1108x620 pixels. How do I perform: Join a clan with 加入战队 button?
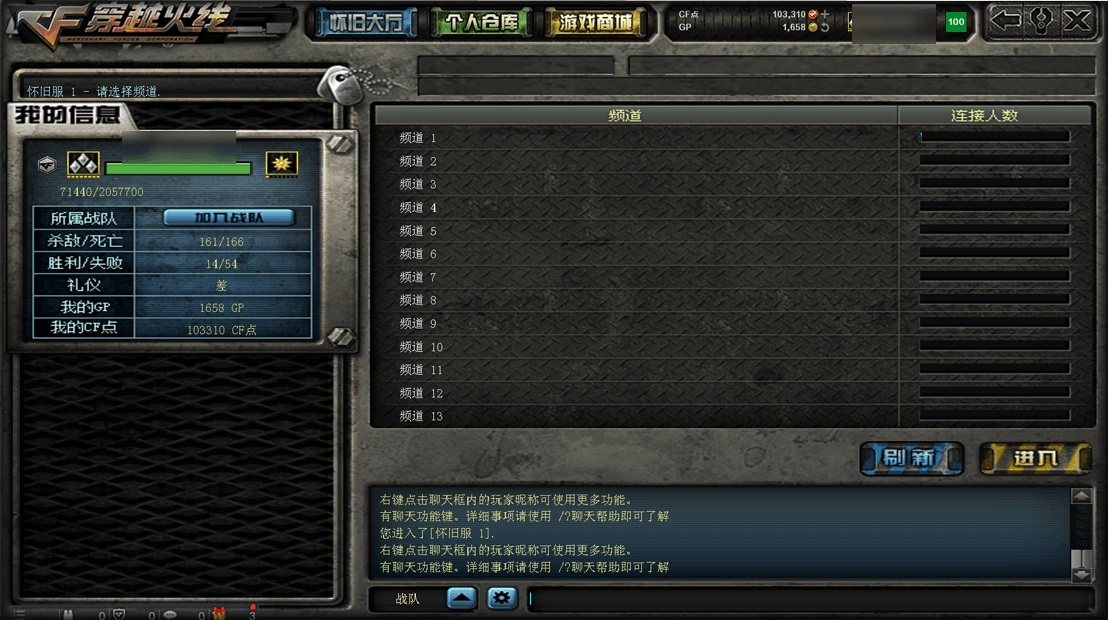tap(229, 217)
